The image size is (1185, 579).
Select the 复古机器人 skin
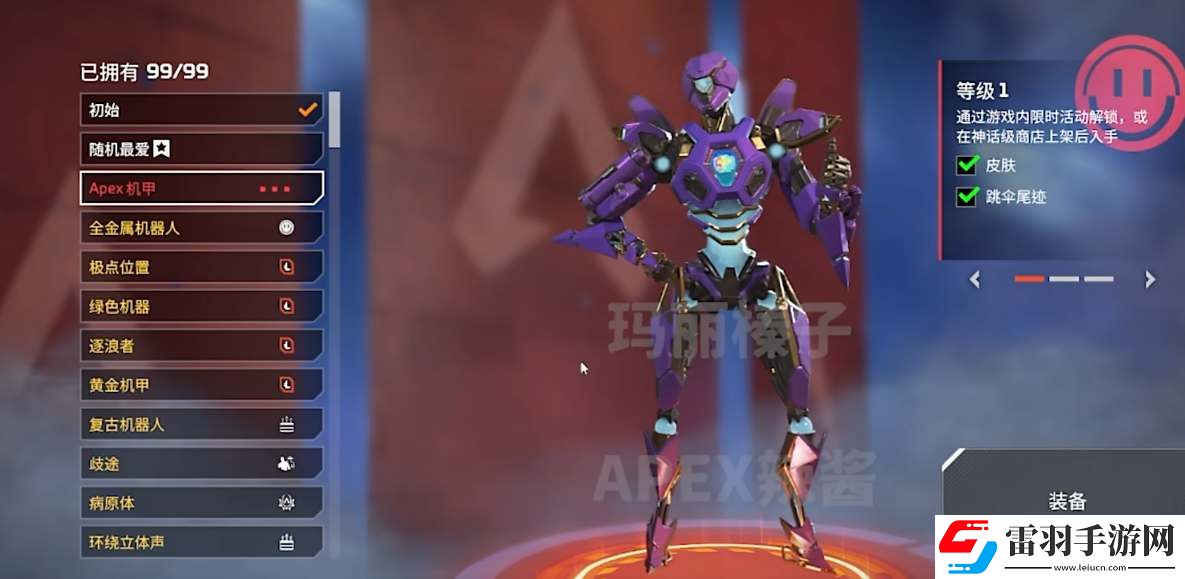point(200,424)
